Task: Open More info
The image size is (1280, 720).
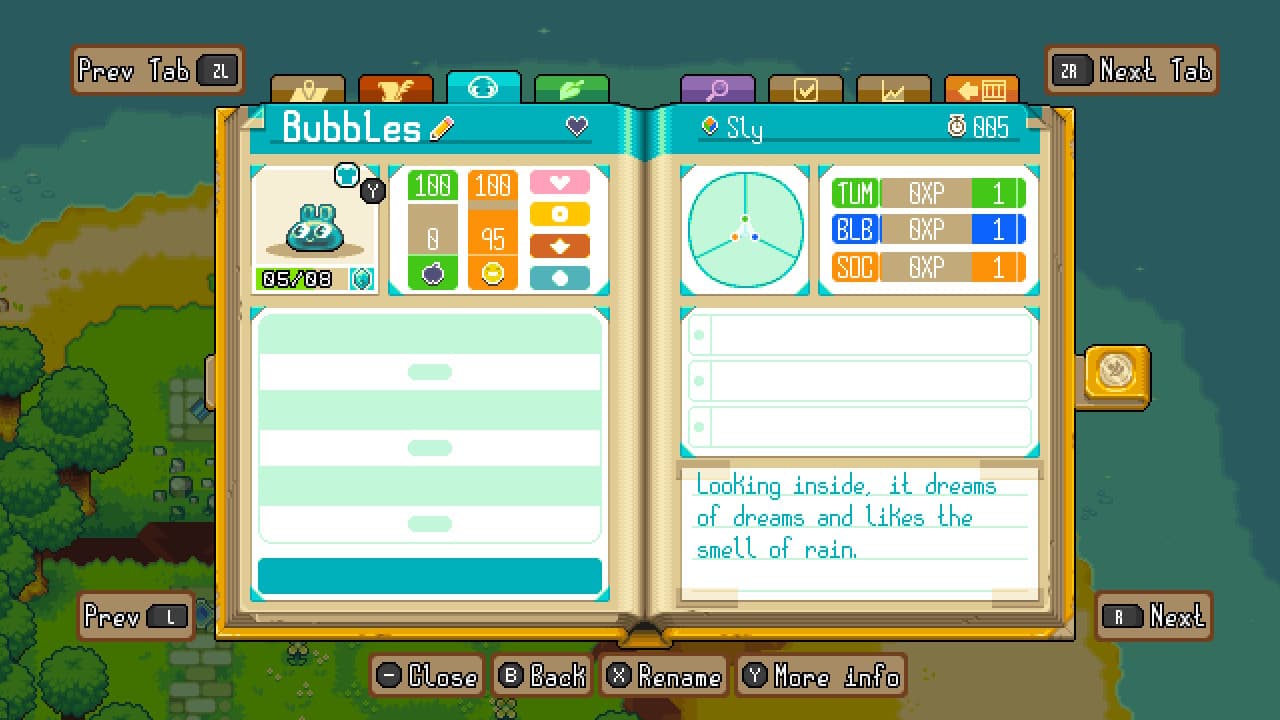Action: point(821,677)
